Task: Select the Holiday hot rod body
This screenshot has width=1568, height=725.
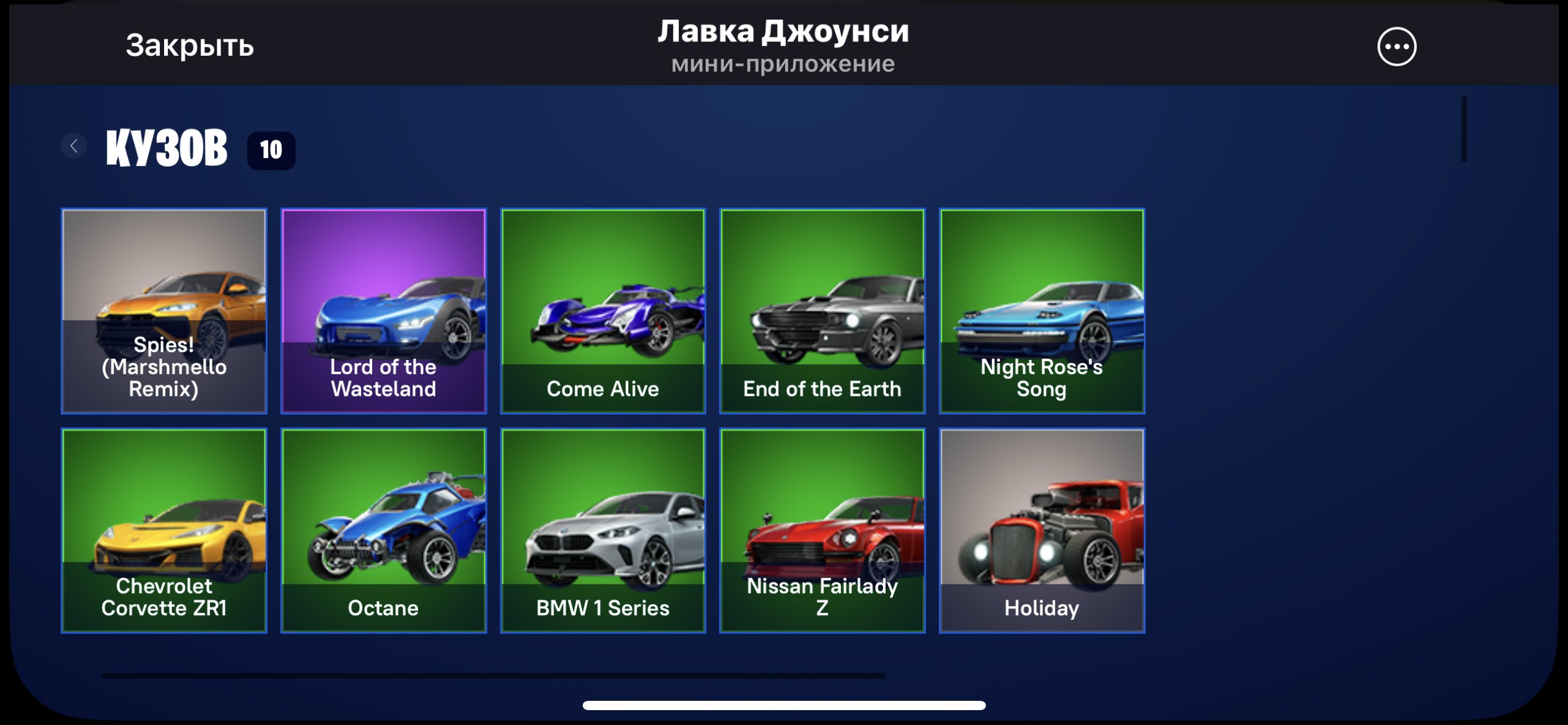Action: tap(1042, 530)
